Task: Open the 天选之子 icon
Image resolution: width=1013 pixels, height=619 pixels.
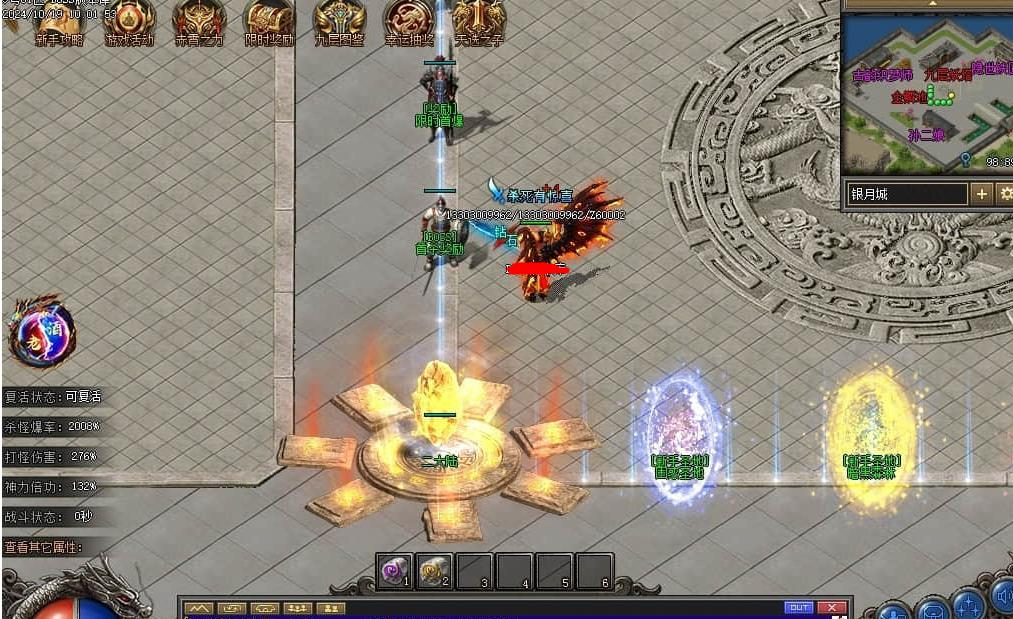Action: tap(478, 21)
